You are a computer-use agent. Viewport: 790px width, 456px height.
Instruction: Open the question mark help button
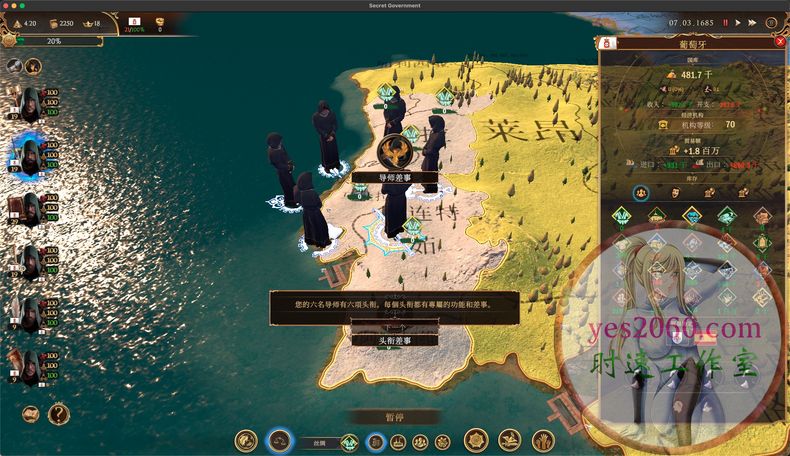coord(59,413)
